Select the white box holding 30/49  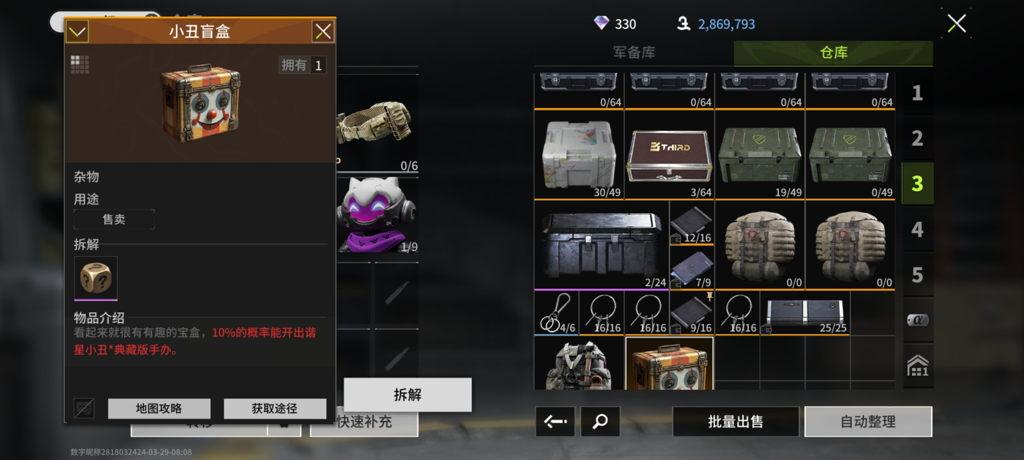pyautogui.click(x=579, y=154)
